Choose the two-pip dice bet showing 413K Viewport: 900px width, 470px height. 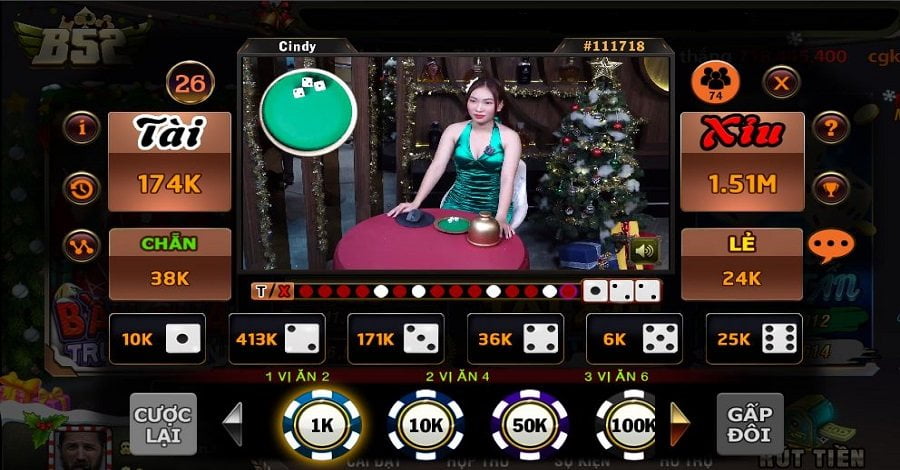276,339
